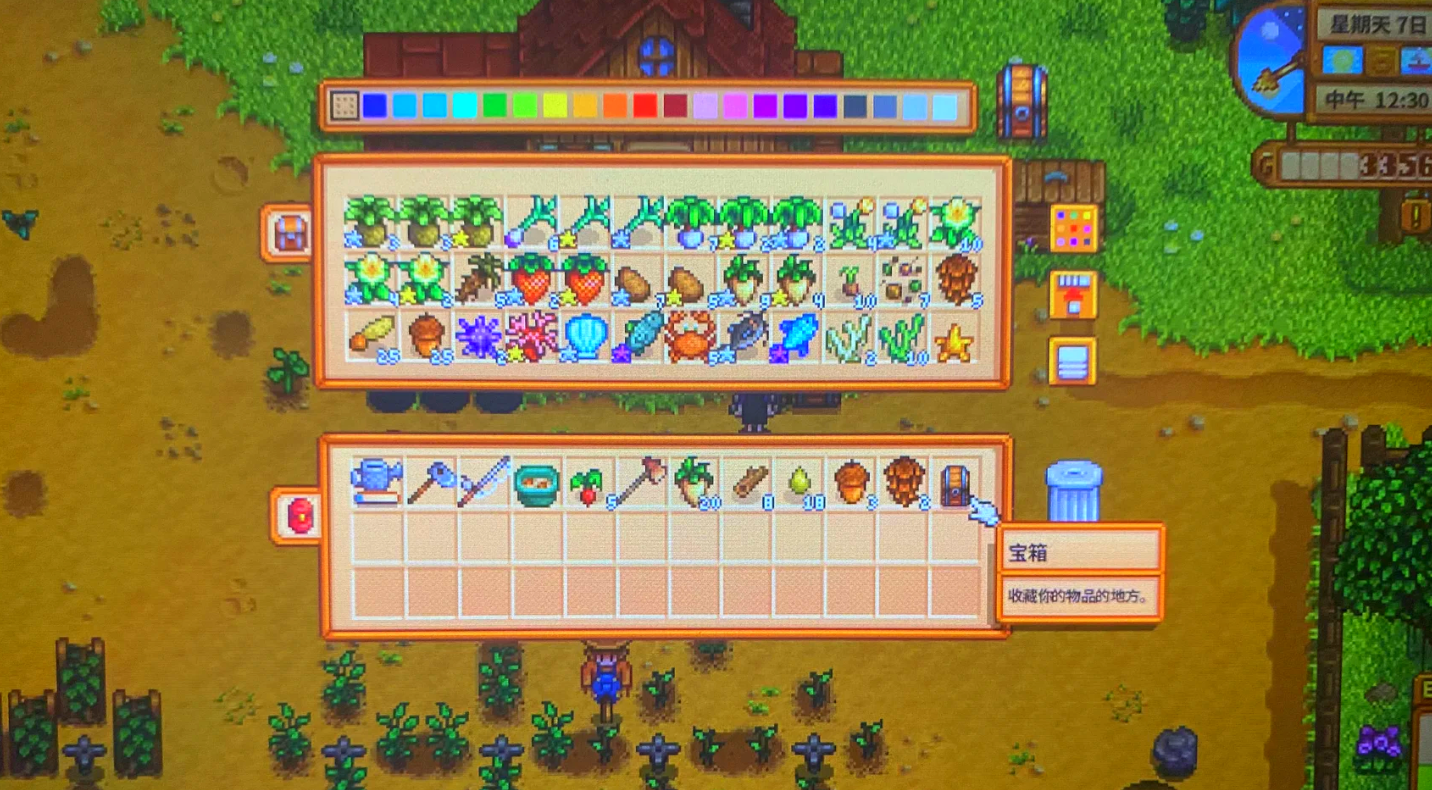Viewport: 1432px width, 790px height.
Task: Select the watering can in inventory
Action: 376,481
